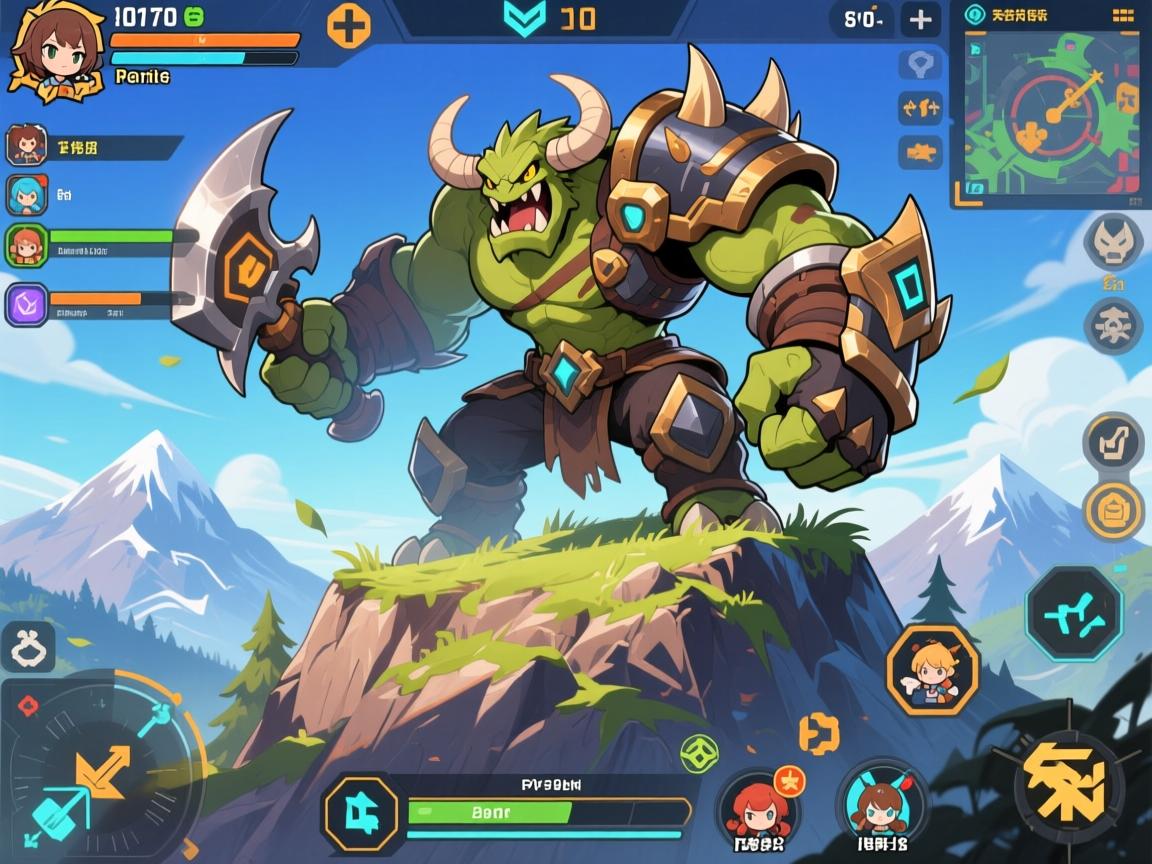
Task: Click the small grey shield button under the plus
Action: (x=919, y=64)
